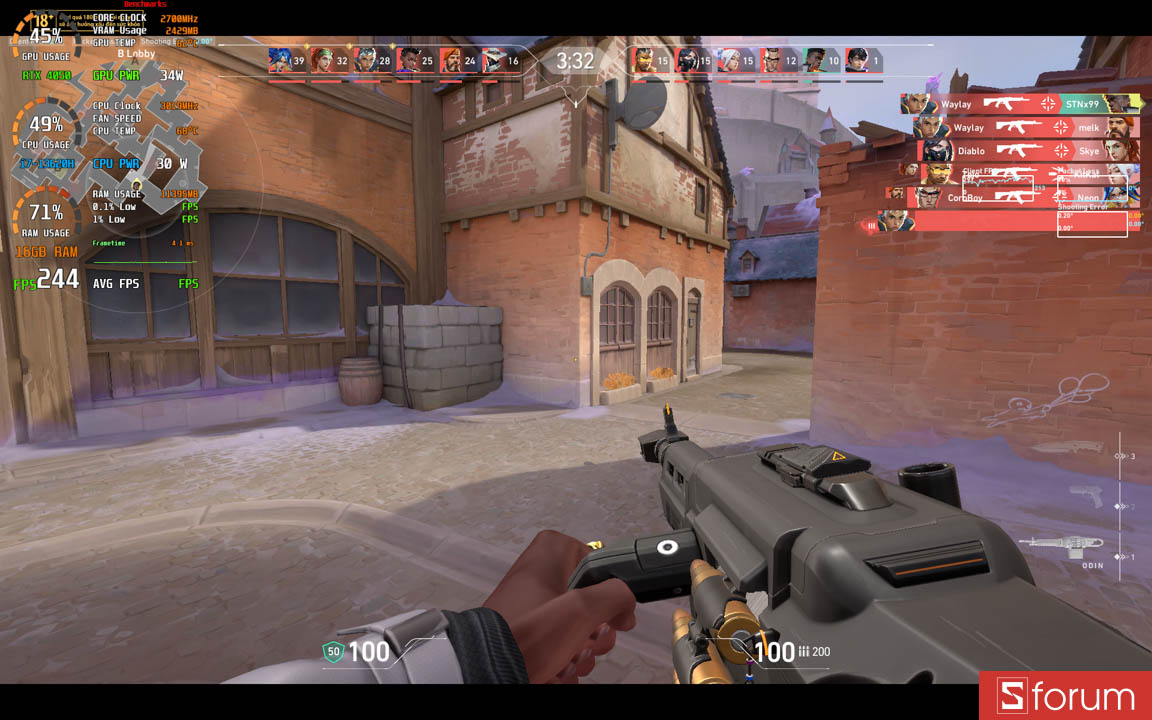Switch to the pistol sidearm slot
This screenshot has width=1152, height=720.
[x=1085, y=495]
